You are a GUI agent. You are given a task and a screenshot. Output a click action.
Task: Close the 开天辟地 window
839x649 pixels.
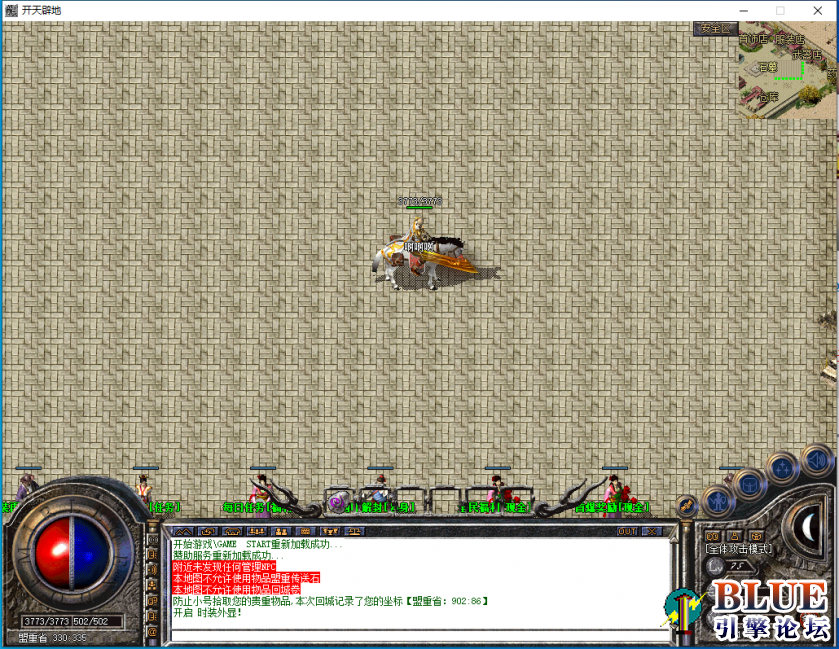821,10
